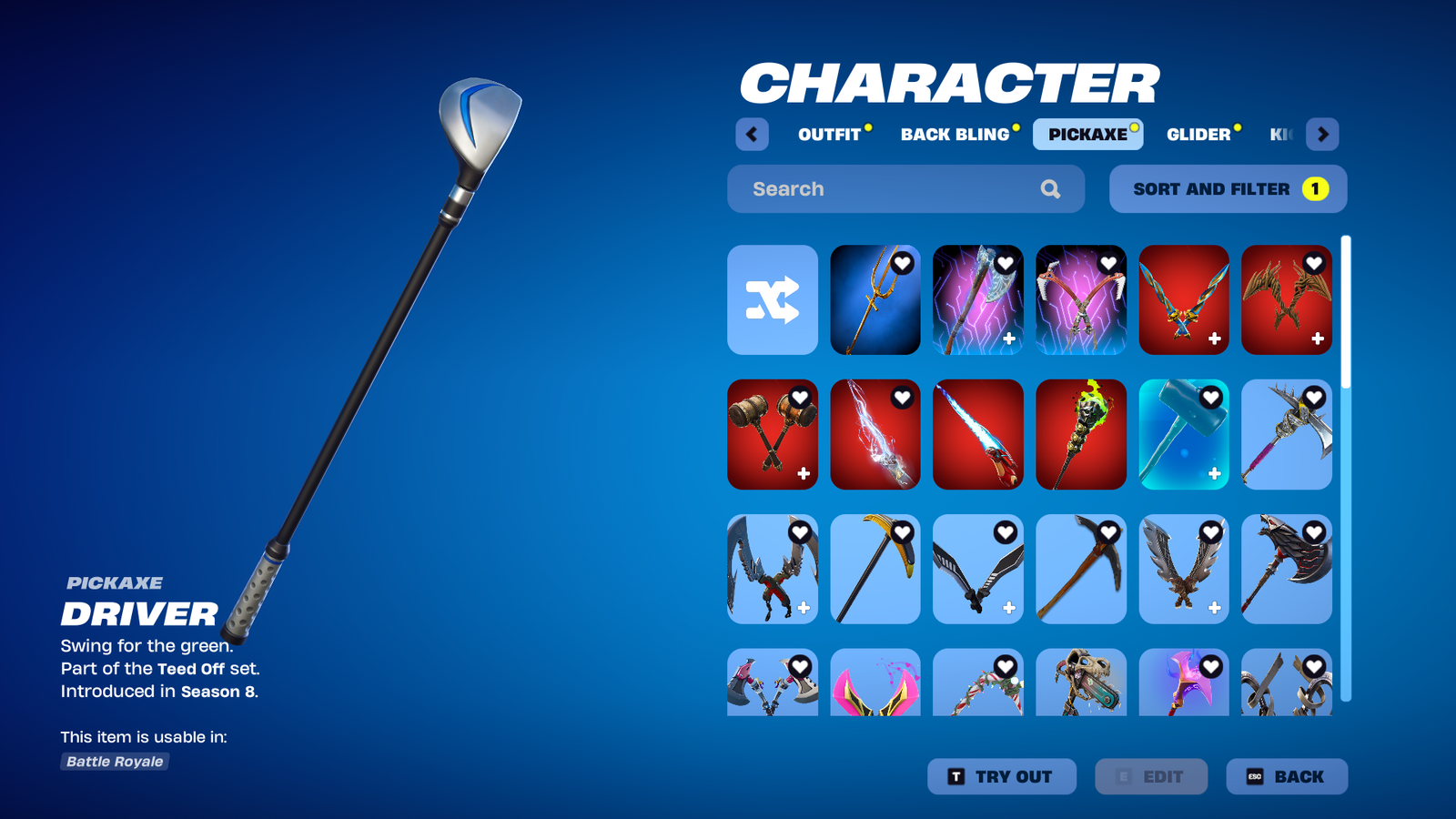Pick the dual wooden hammers pickaxe
Viewport: 1456px width, 819px height.
point(773,434)
